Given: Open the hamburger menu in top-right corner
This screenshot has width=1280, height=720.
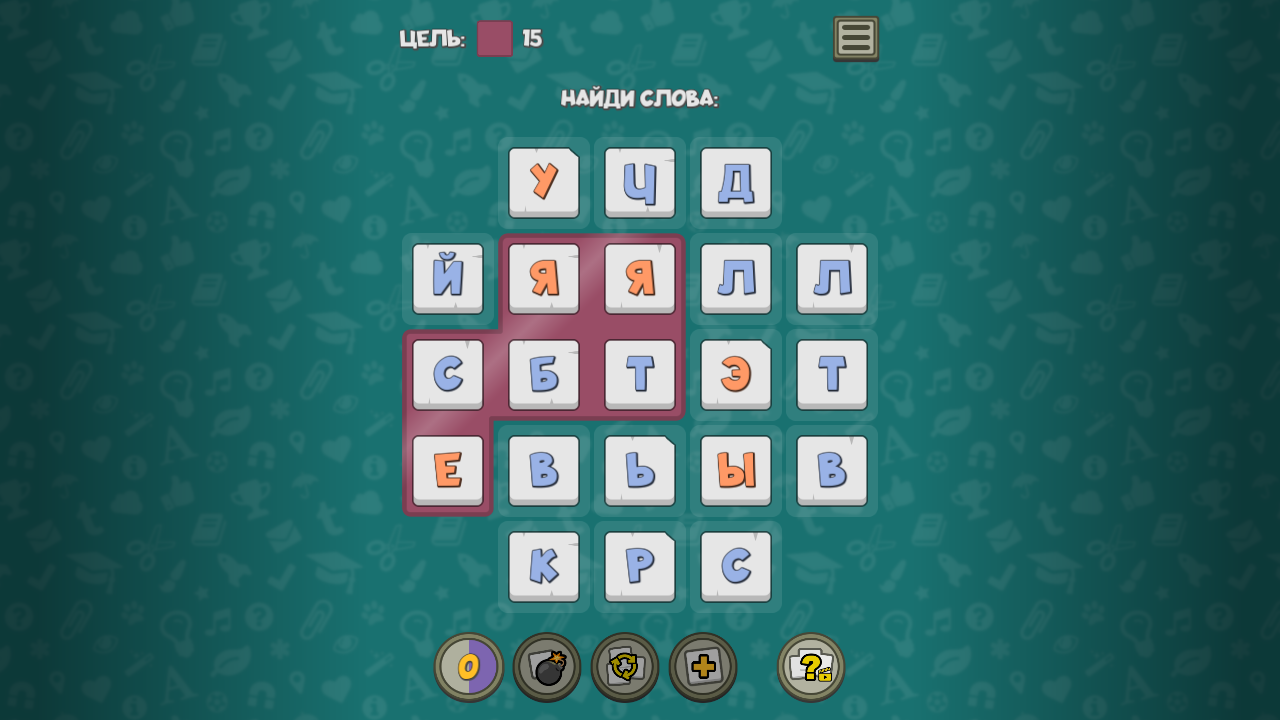Looking at the screenshot, I should (x=855, y=38).
